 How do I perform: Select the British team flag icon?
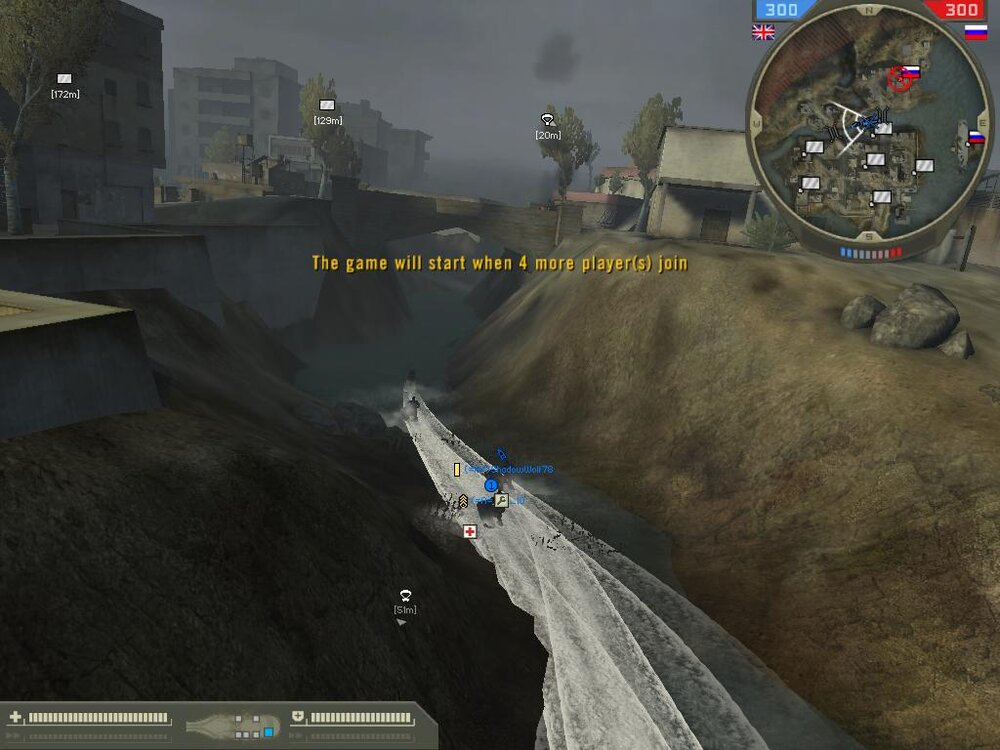pos(763,32)
